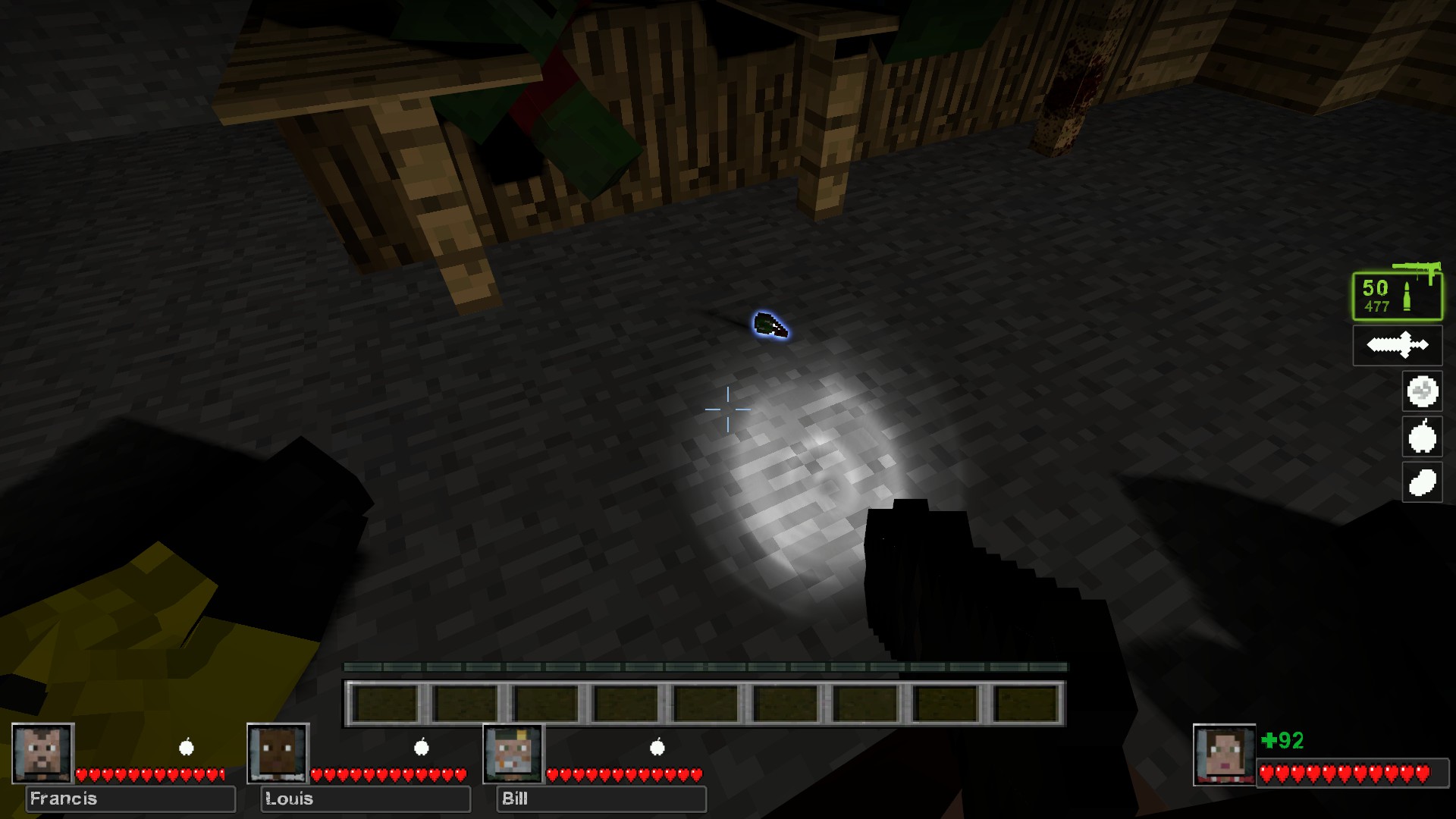The height and width of the screenshot is (819, 1456).
Task: Select the submachine gun primary weapon slot
Action: 1397,296
